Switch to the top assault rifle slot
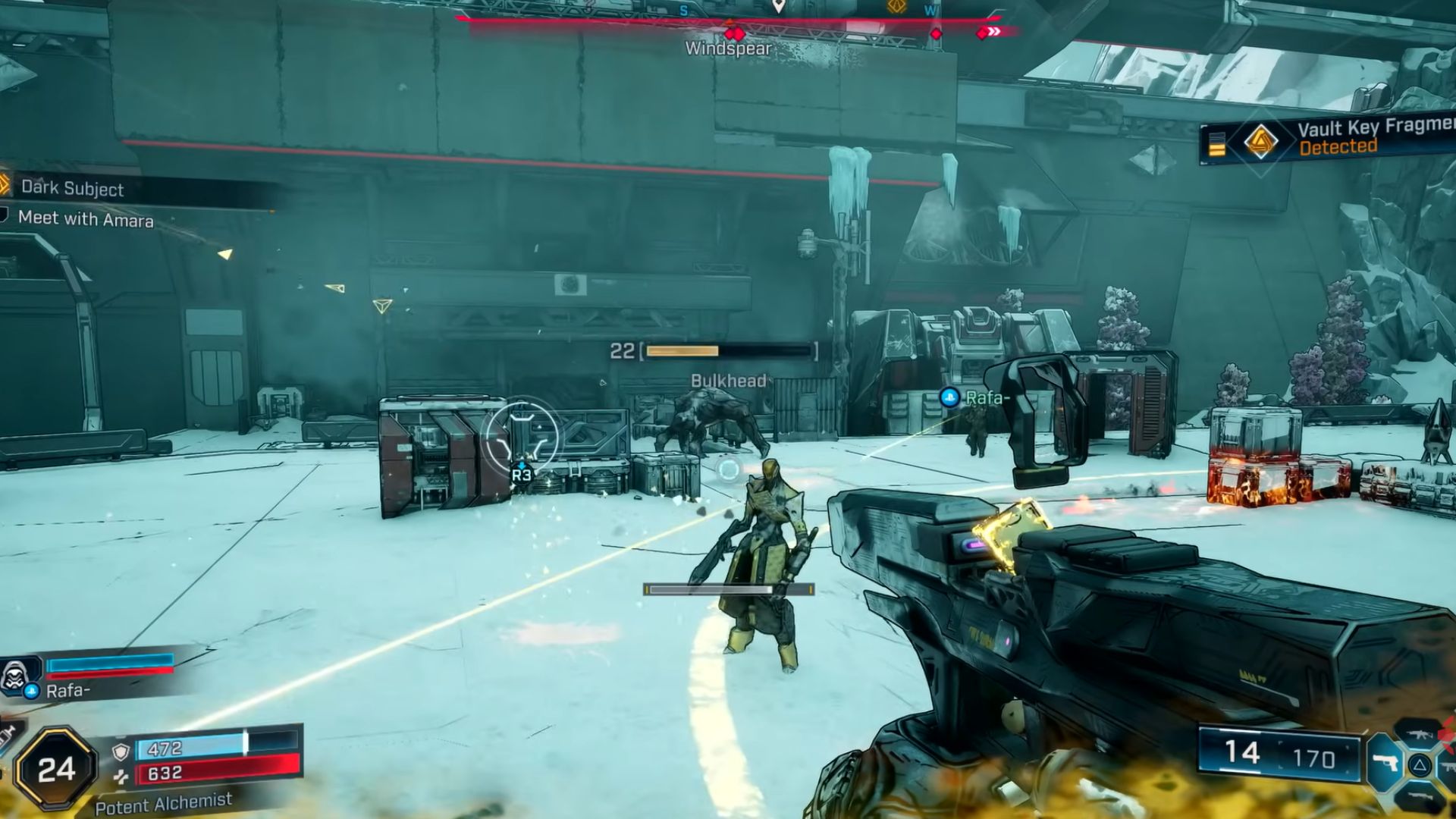 [1418, 734]
